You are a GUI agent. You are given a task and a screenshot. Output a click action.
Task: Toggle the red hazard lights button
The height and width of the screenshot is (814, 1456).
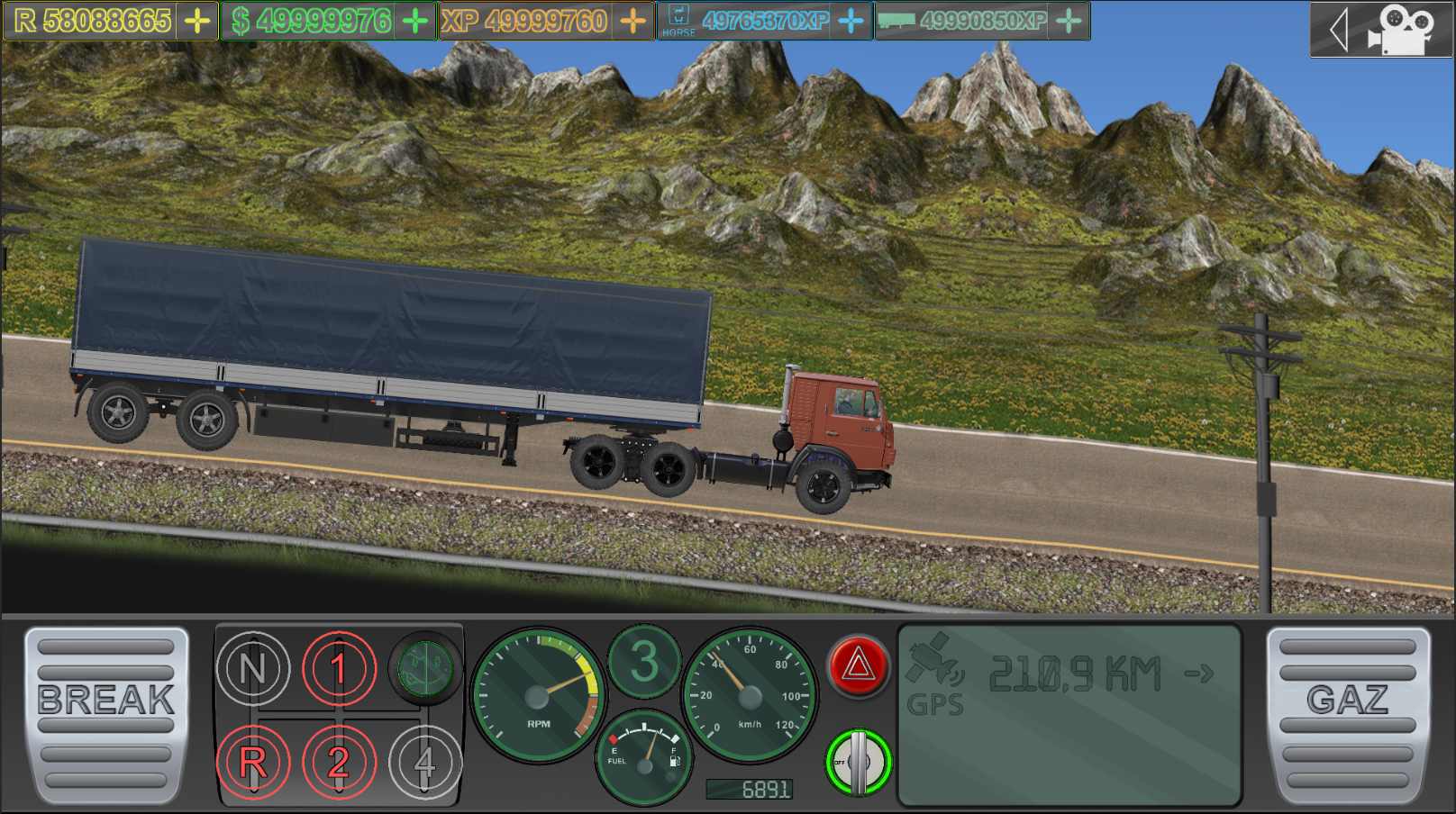point(857,667)
